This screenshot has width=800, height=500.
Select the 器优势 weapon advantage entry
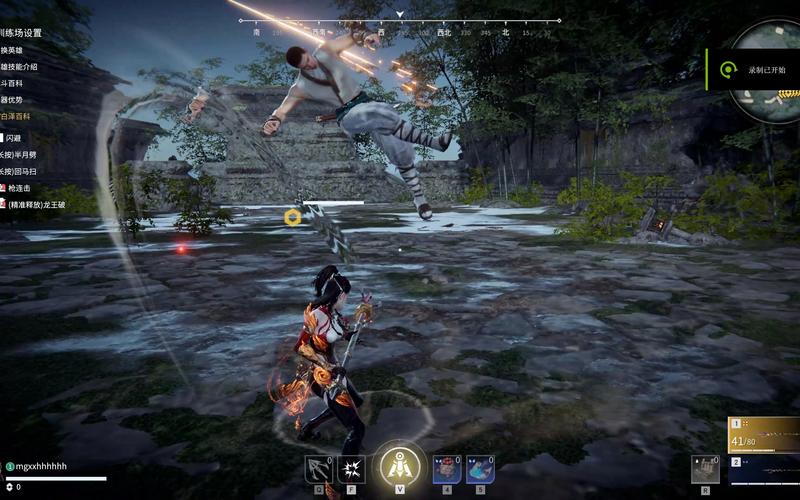click(14, 101)
